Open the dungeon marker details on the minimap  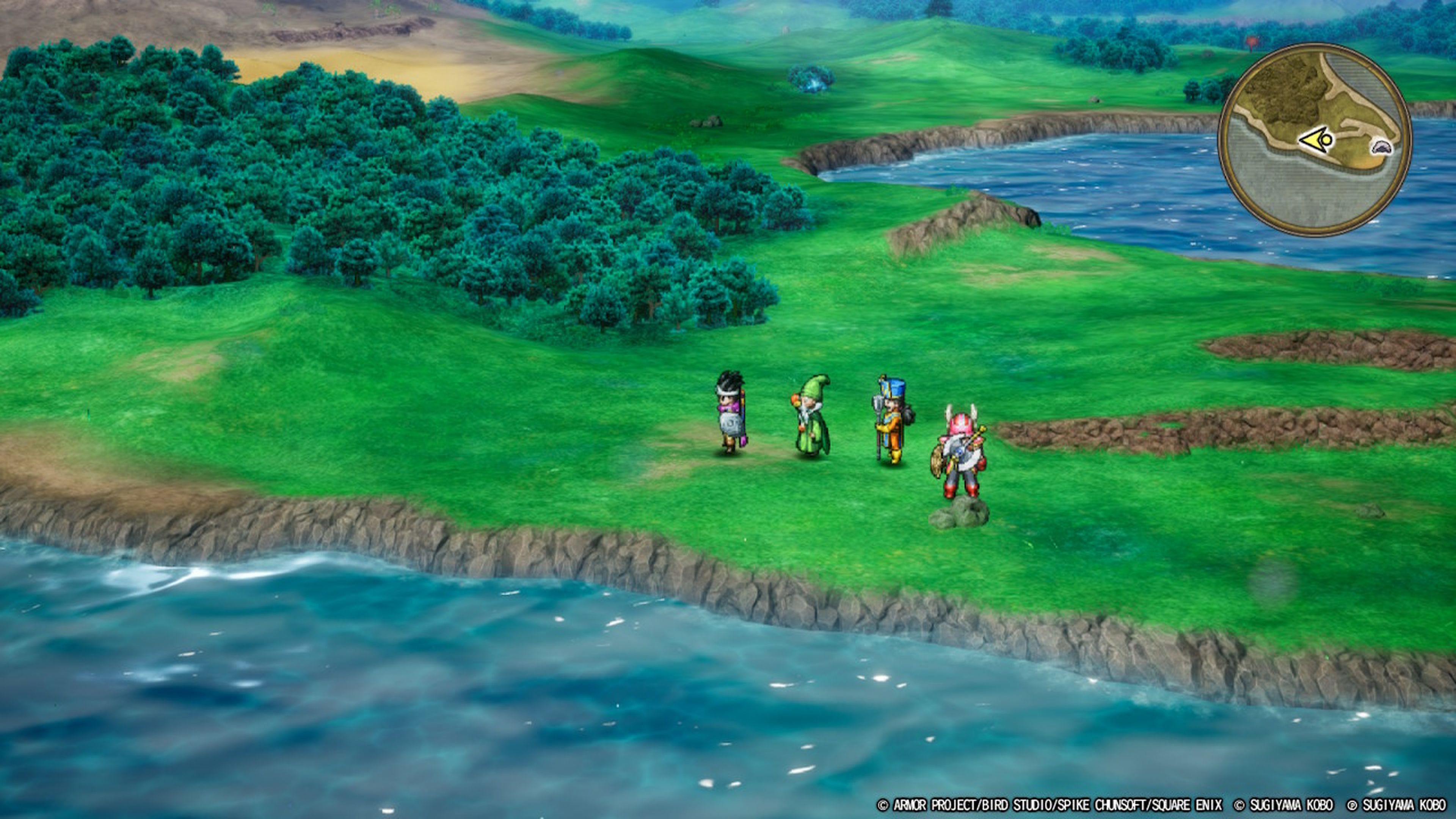pos(1381,148)
